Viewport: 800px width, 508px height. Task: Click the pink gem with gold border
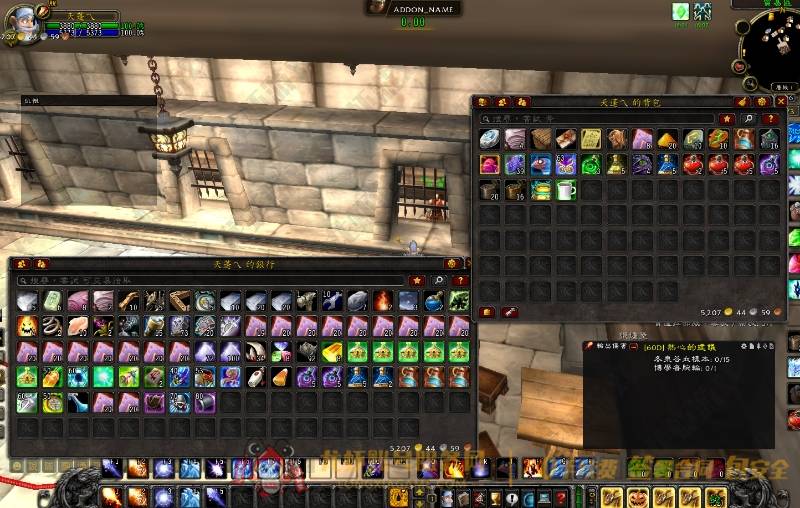[489, 164]
